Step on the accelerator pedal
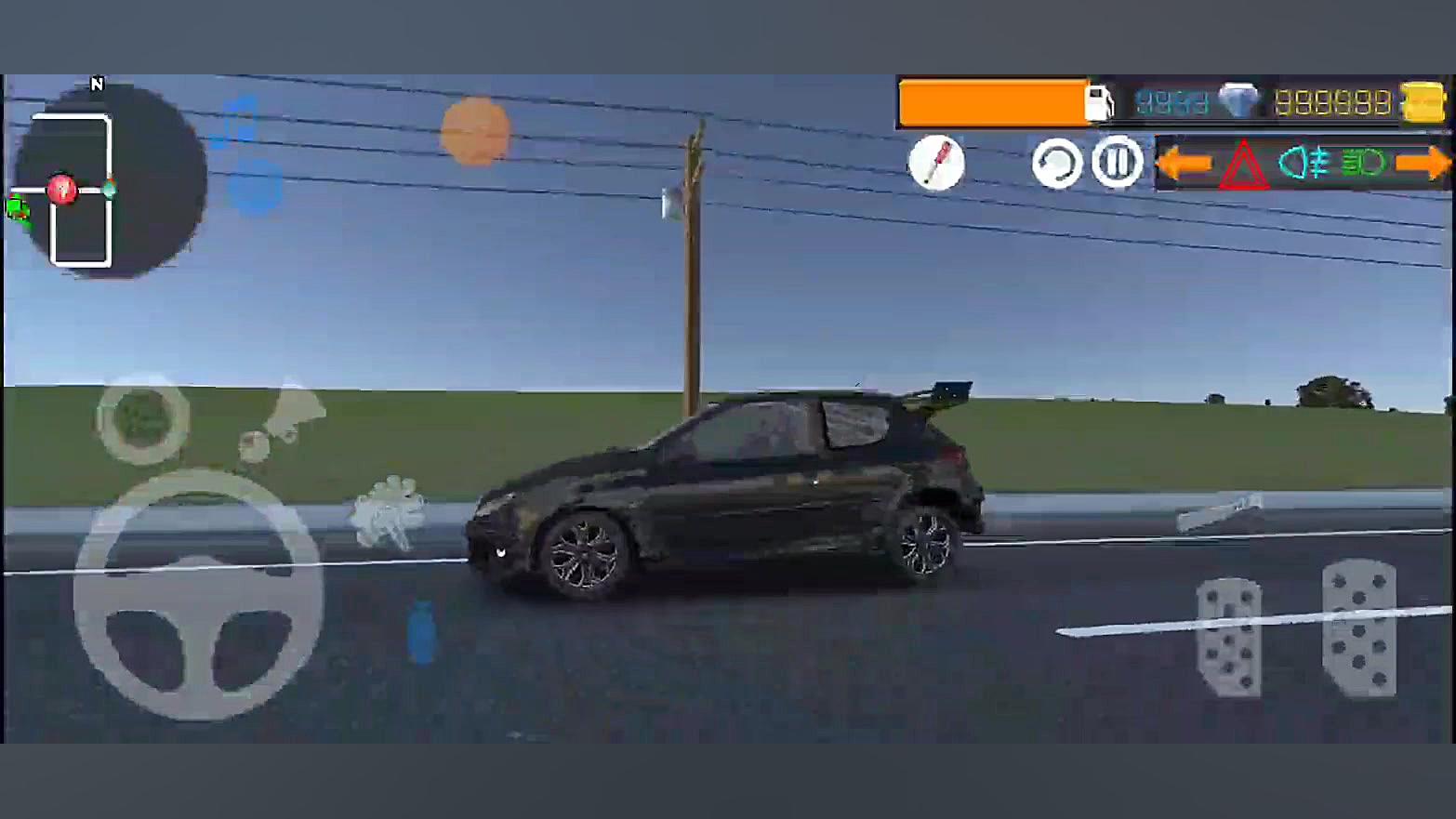1456x819 pixels. click(x=1359, y=627)
